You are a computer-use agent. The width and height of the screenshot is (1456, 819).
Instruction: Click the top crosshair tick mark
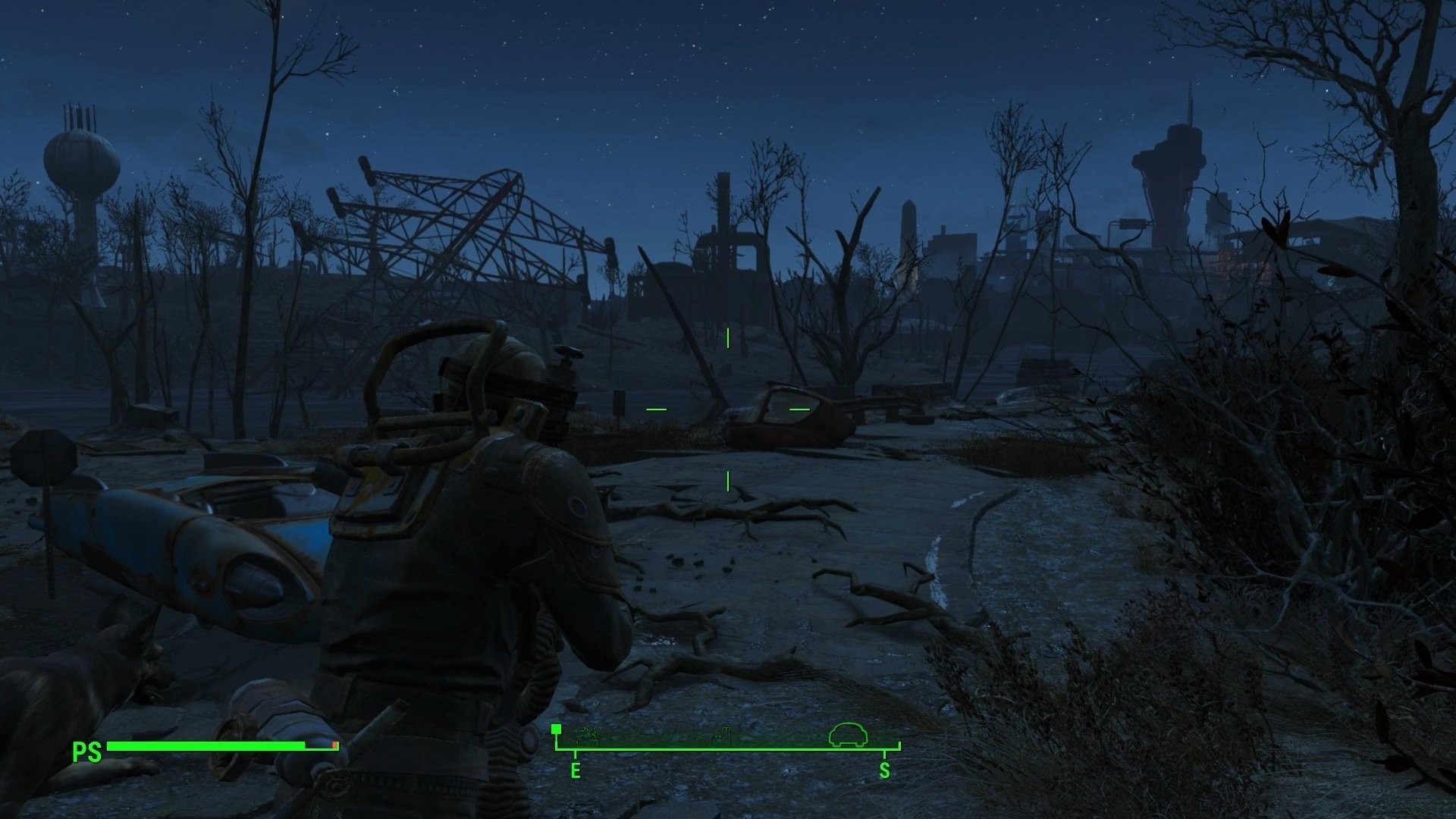pos(726,338)
